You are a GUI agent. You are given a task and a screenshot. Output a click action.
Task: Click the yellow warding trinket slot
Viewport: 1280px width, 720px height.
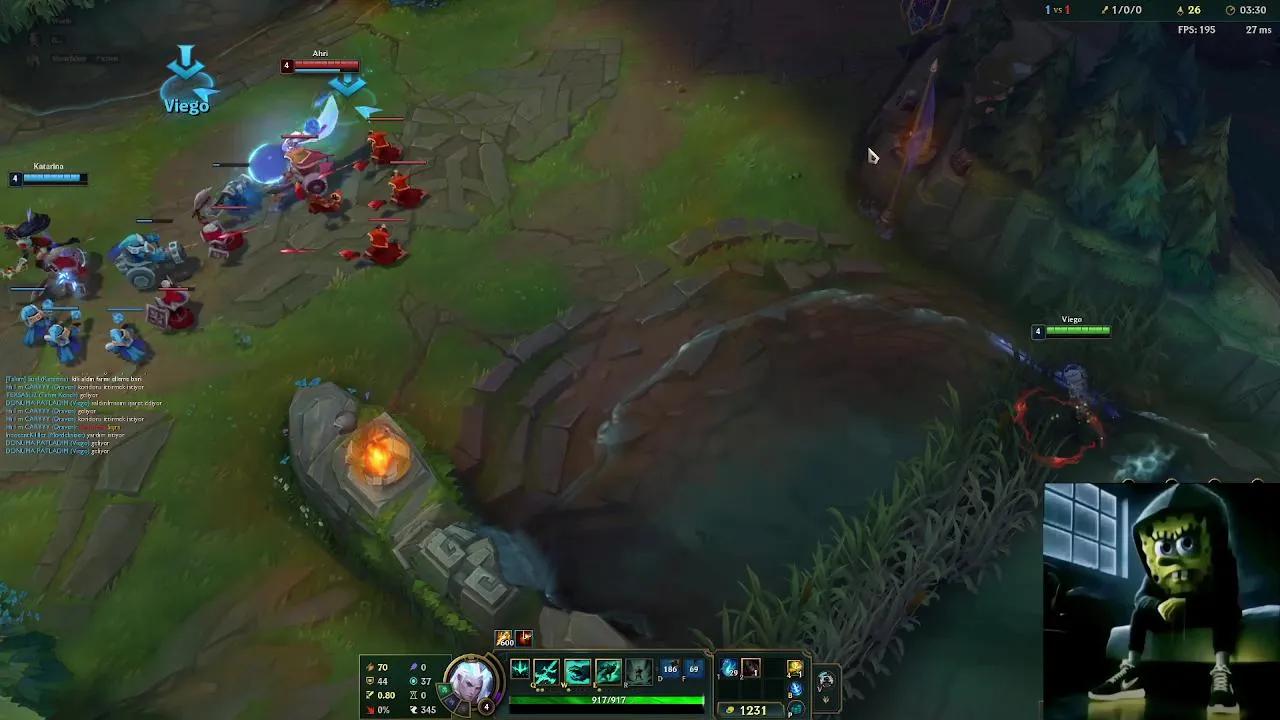[x=794, y=669]
